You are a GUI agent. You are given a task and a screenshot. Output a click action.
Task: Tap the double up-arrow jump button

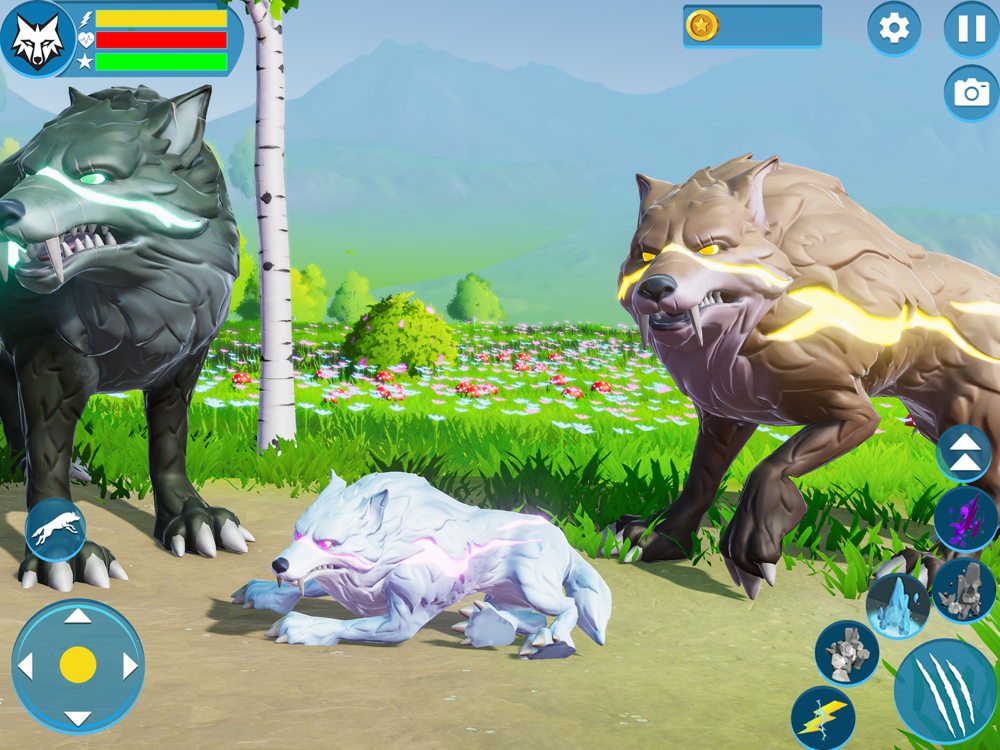[964, 453]
